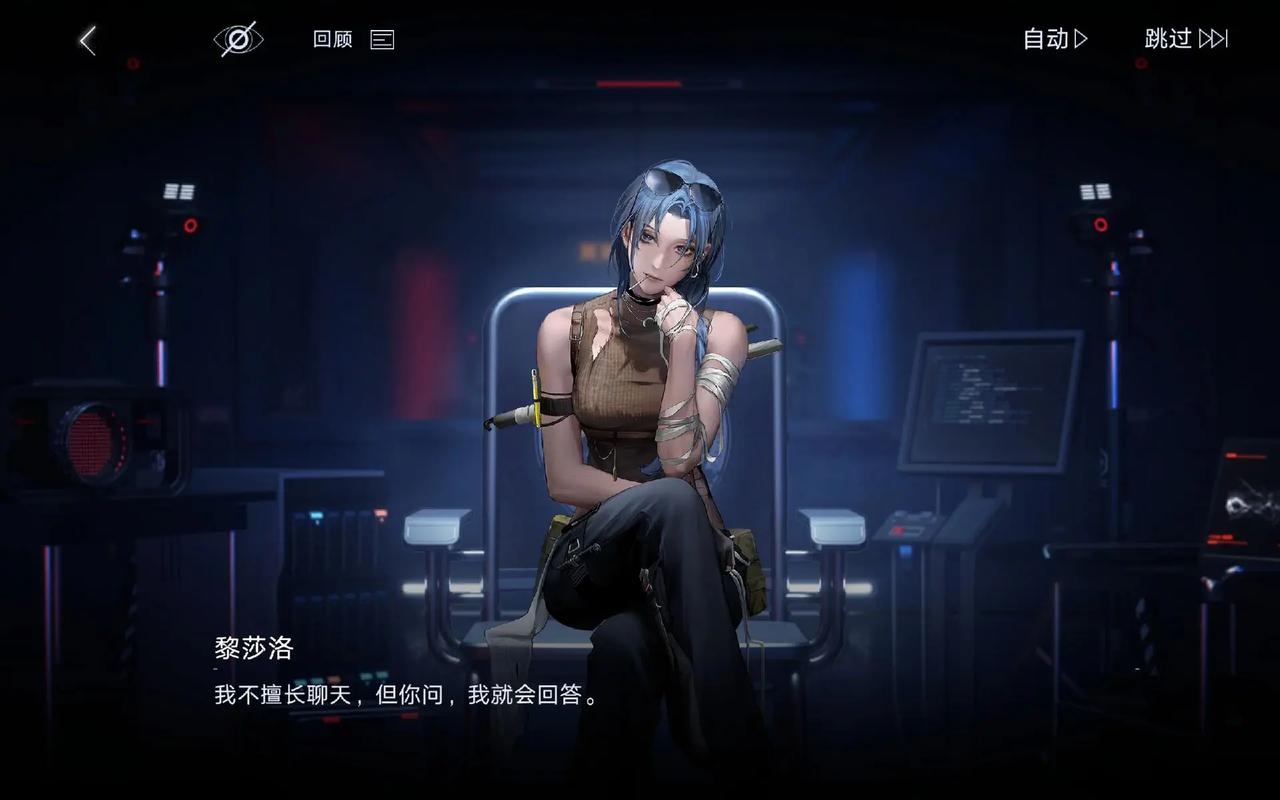This screenshot has height=800, width=1280.
Task: Click the back arrow to exit the conversation
Action: pyautogui.click(x=84, y=38)
